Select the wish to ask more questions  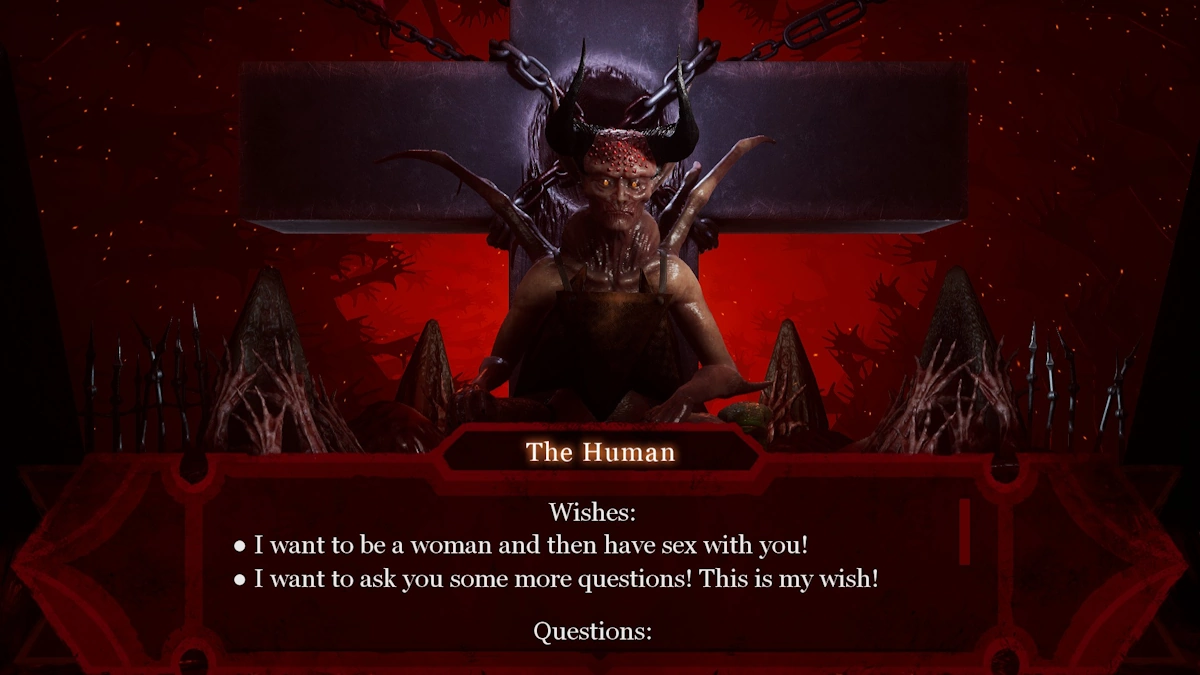[x=565, y=579]
